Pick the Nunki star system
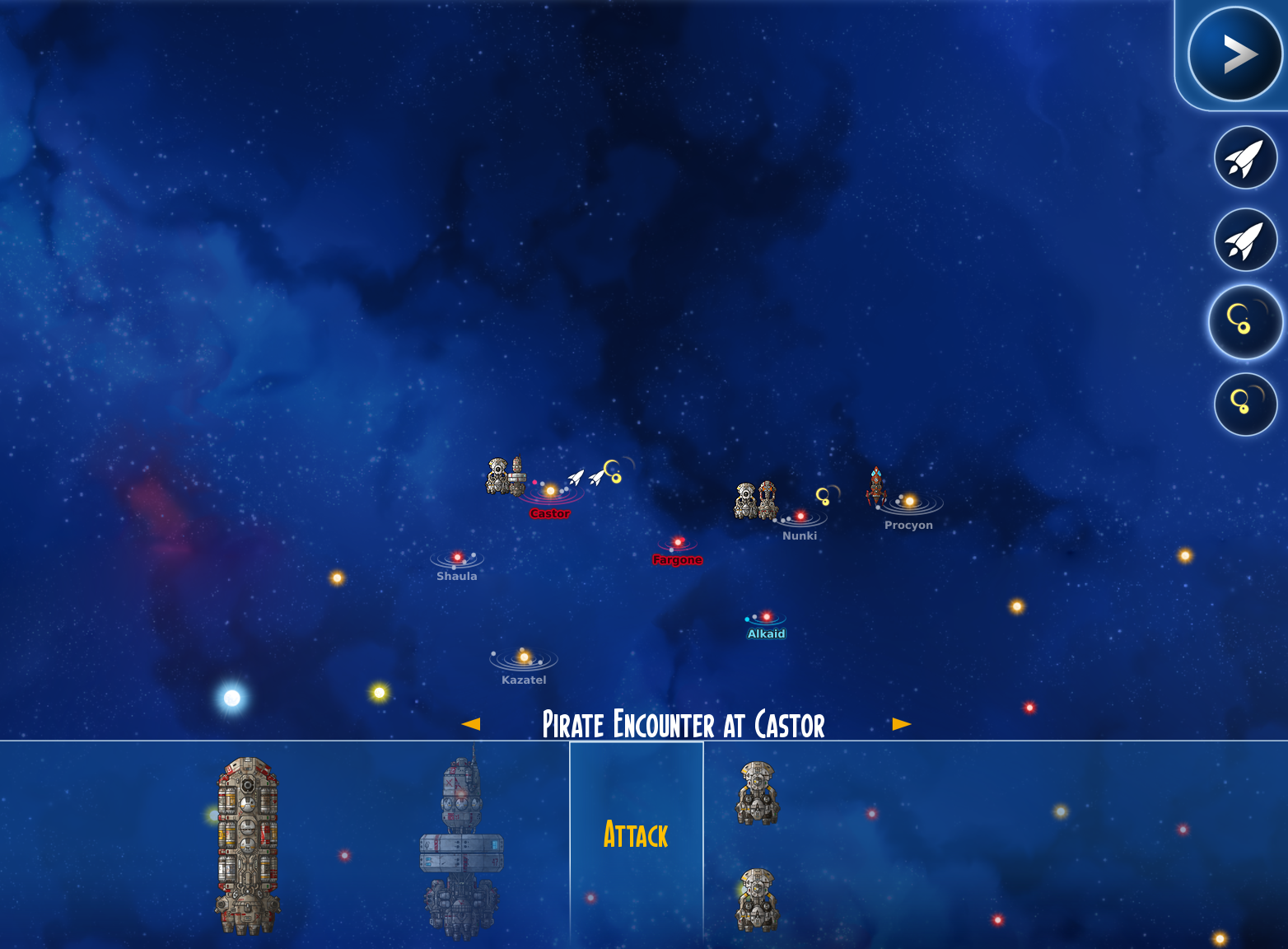1288x949 pixels. [x=800, y=517]
